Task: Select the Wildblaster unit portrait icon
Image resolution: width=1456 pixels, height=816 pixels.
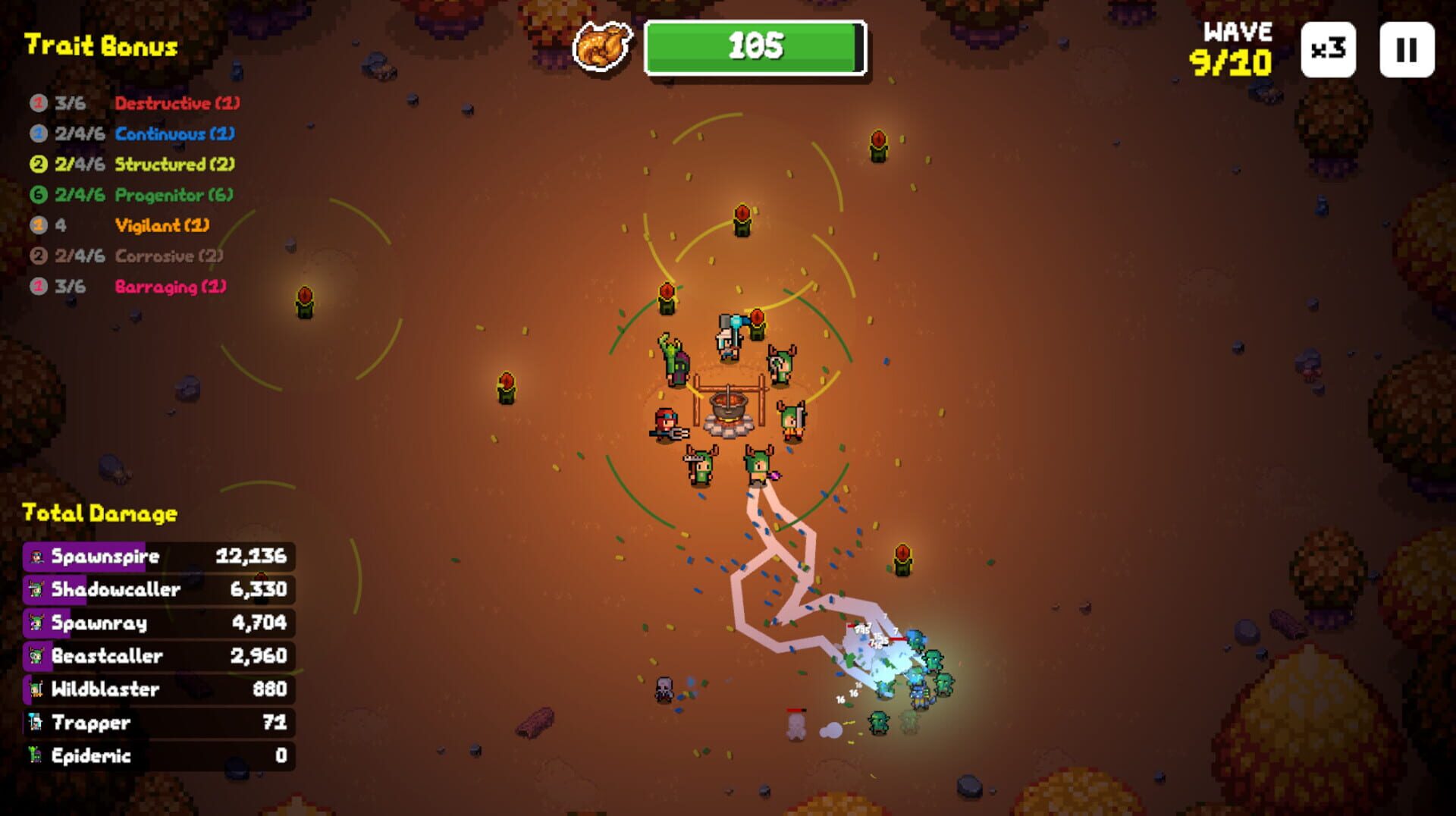Action: [36, 689]
